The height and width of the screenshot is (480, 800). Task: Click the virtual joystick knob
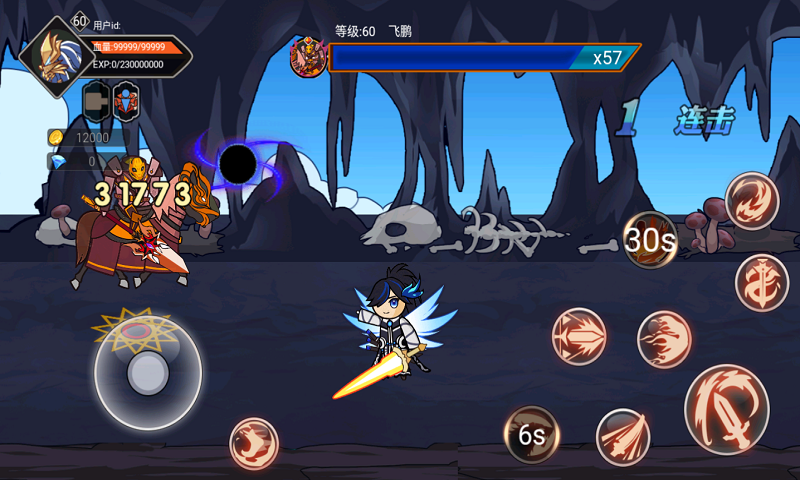(x=148, y=373)
